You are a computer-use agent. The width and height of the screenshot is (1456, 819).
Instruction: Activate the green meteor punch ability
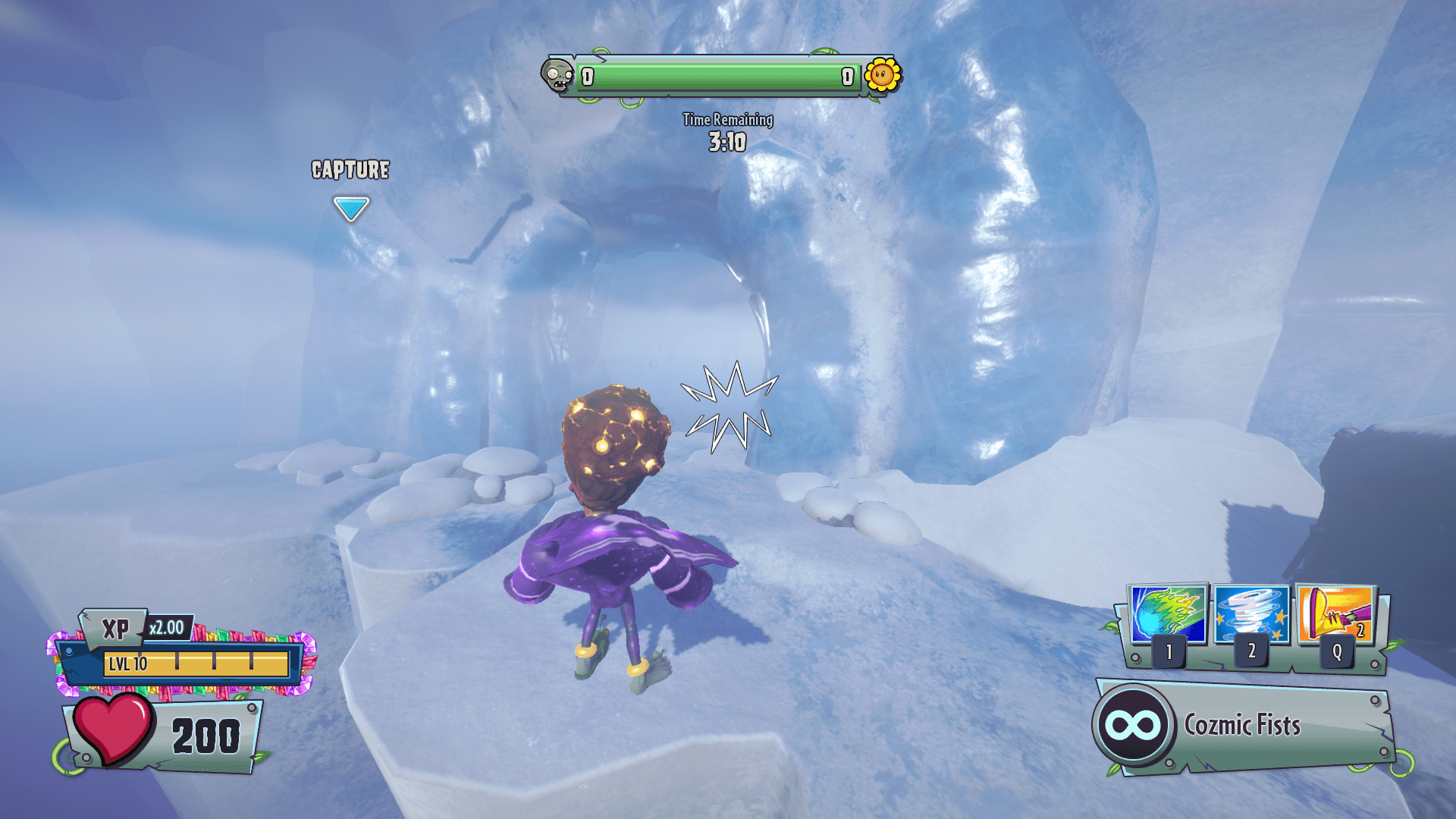pos(1168,613)
